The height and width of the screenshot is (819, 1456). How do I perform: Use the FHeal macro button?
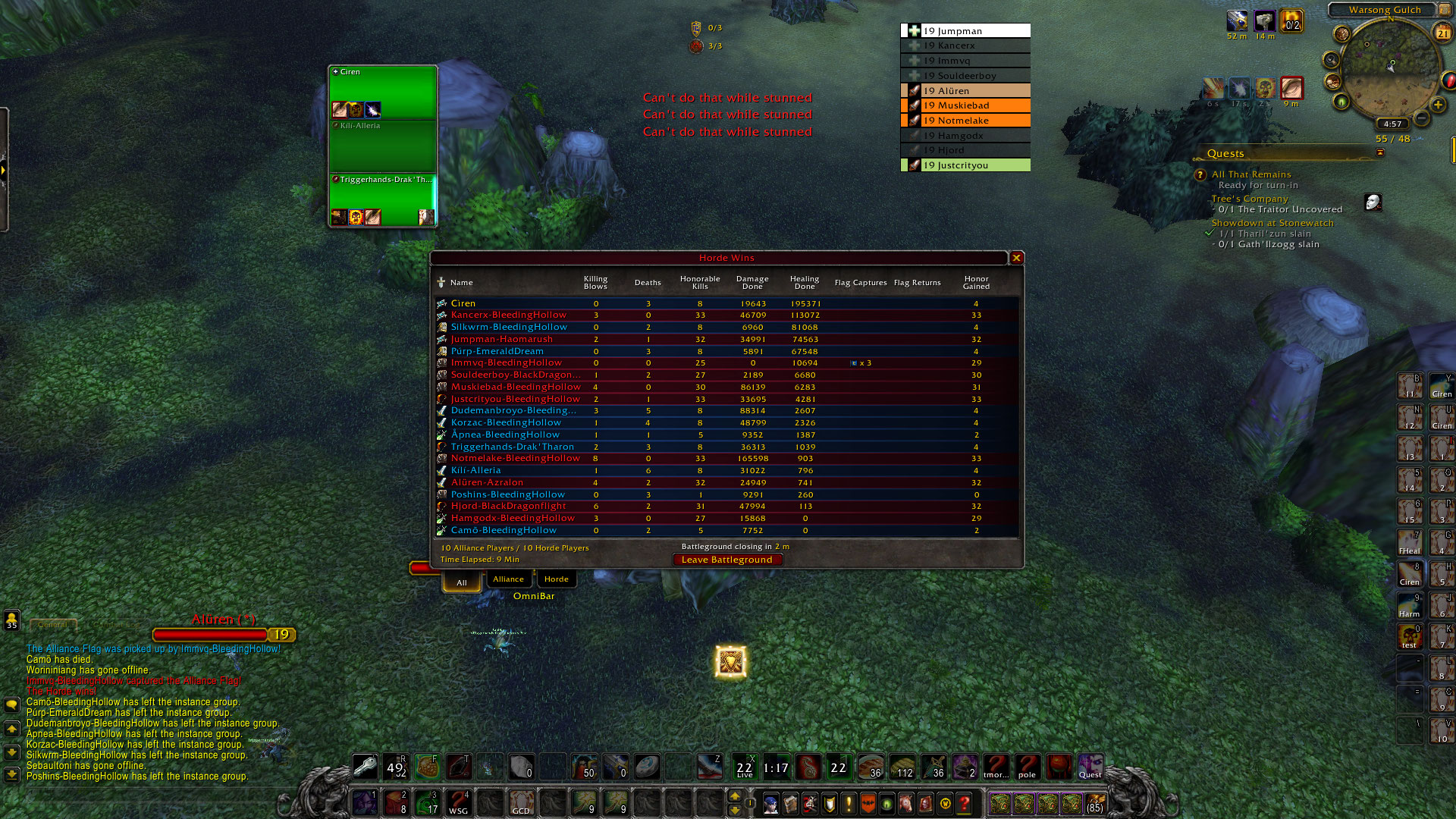click(x=1410, y=542)
